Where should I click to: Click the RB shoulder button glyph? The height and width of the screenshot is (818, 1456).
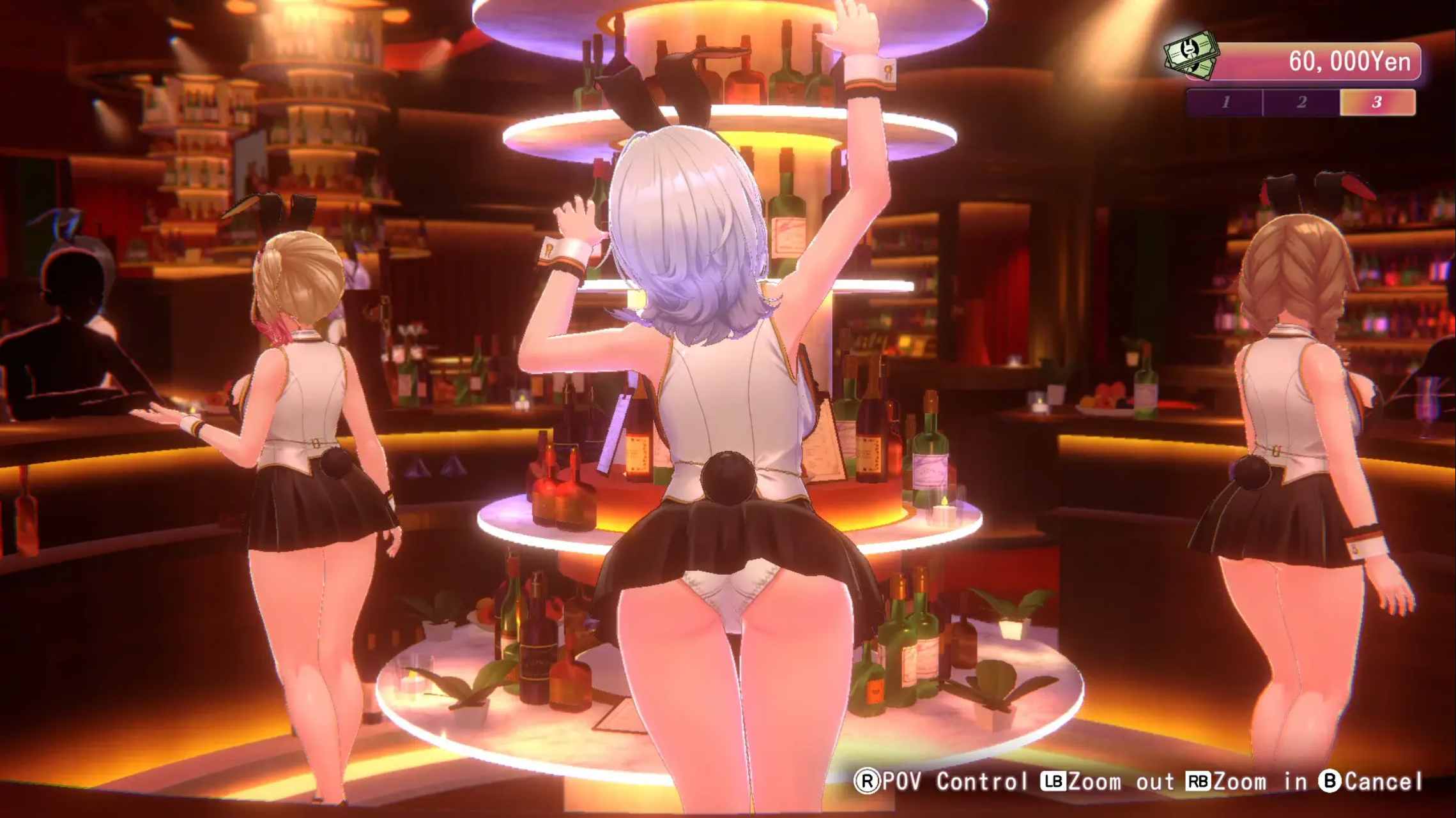coord(1199,782)
